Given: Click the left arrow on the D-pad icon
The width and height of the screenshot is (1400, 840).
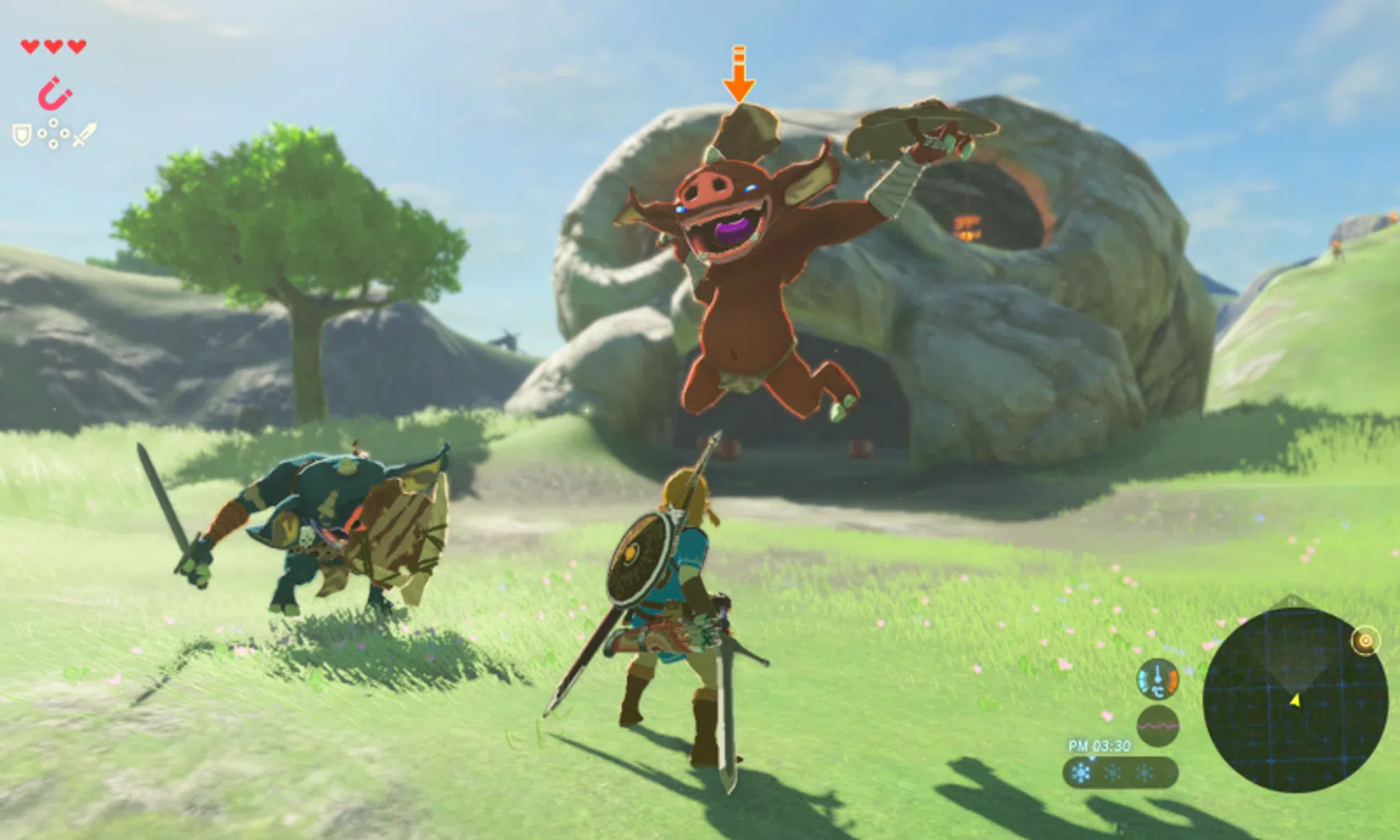Looking at the screenshot, I should pyautogui.click(x=41, y=133).
